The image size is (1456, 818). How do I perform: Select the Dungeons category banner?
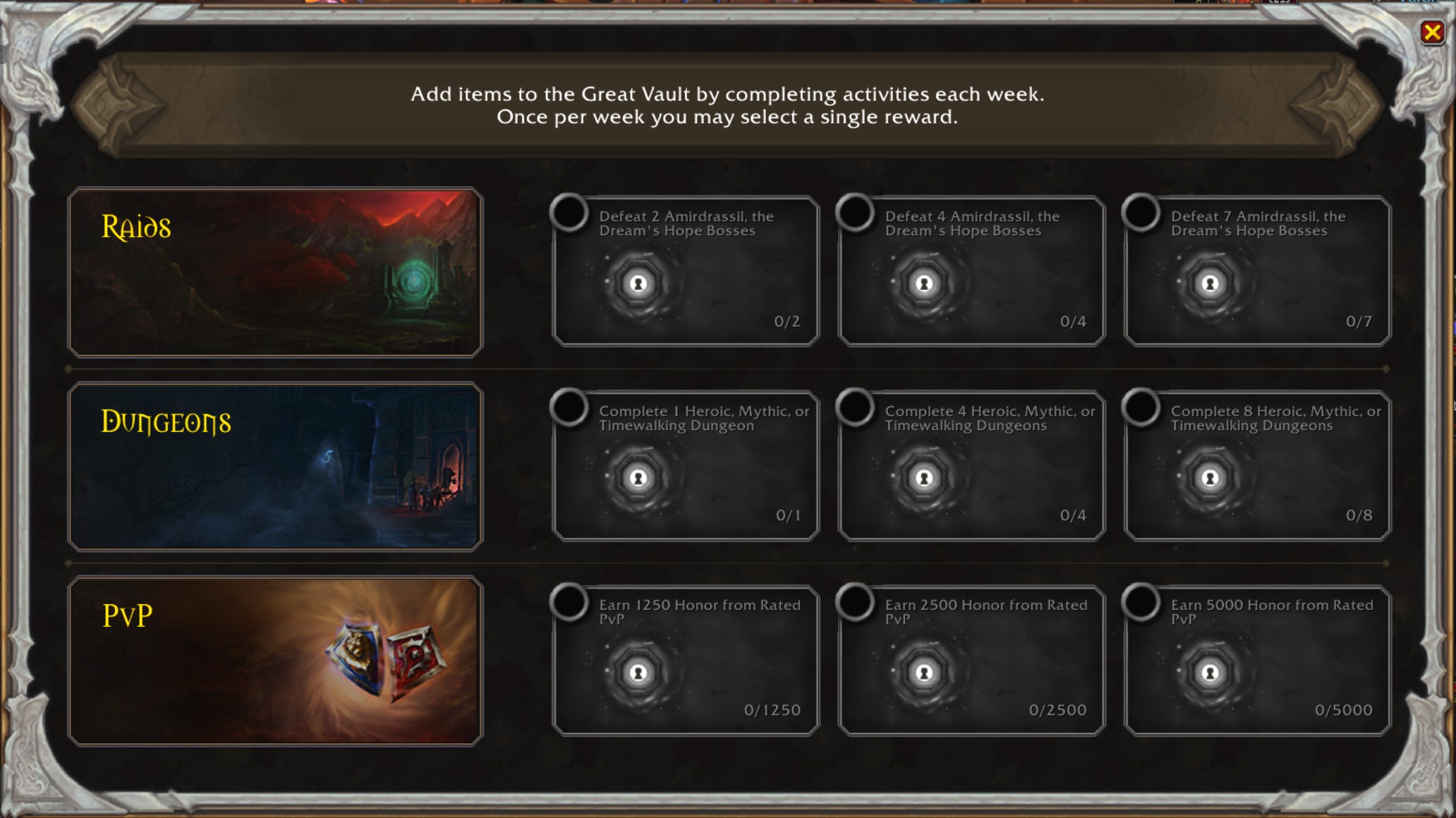[275, 467]
